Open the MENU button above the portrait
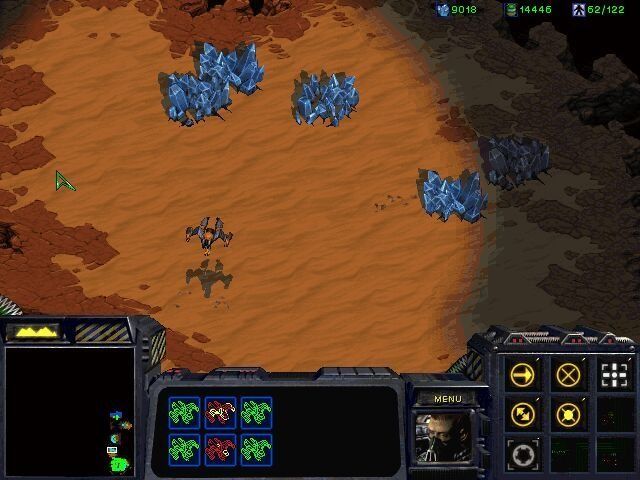Image resolution: width=640 pixels, height=480 pixels. coord(446,398)
